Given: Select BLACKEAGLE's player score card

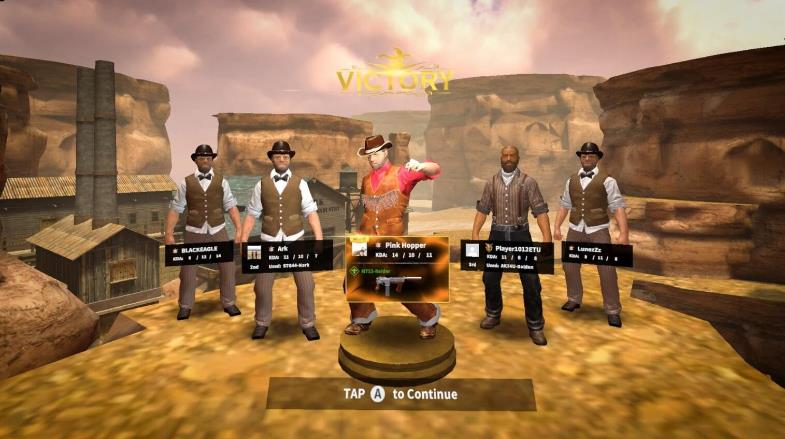Looking at the screenshot, I should tap(199, 252).
